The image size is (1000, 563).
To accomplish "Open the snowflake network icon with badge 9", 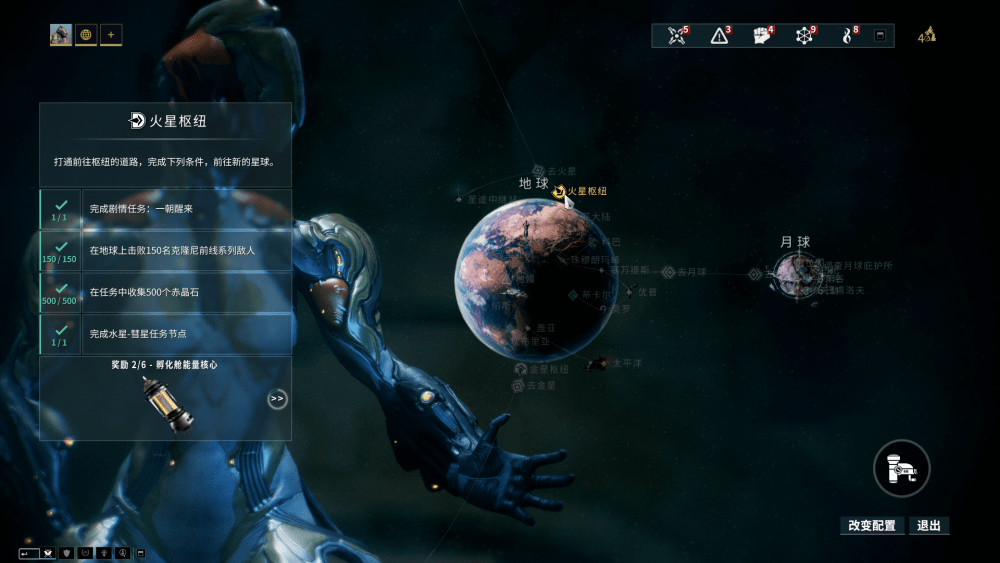I will [x=804, y=36].
